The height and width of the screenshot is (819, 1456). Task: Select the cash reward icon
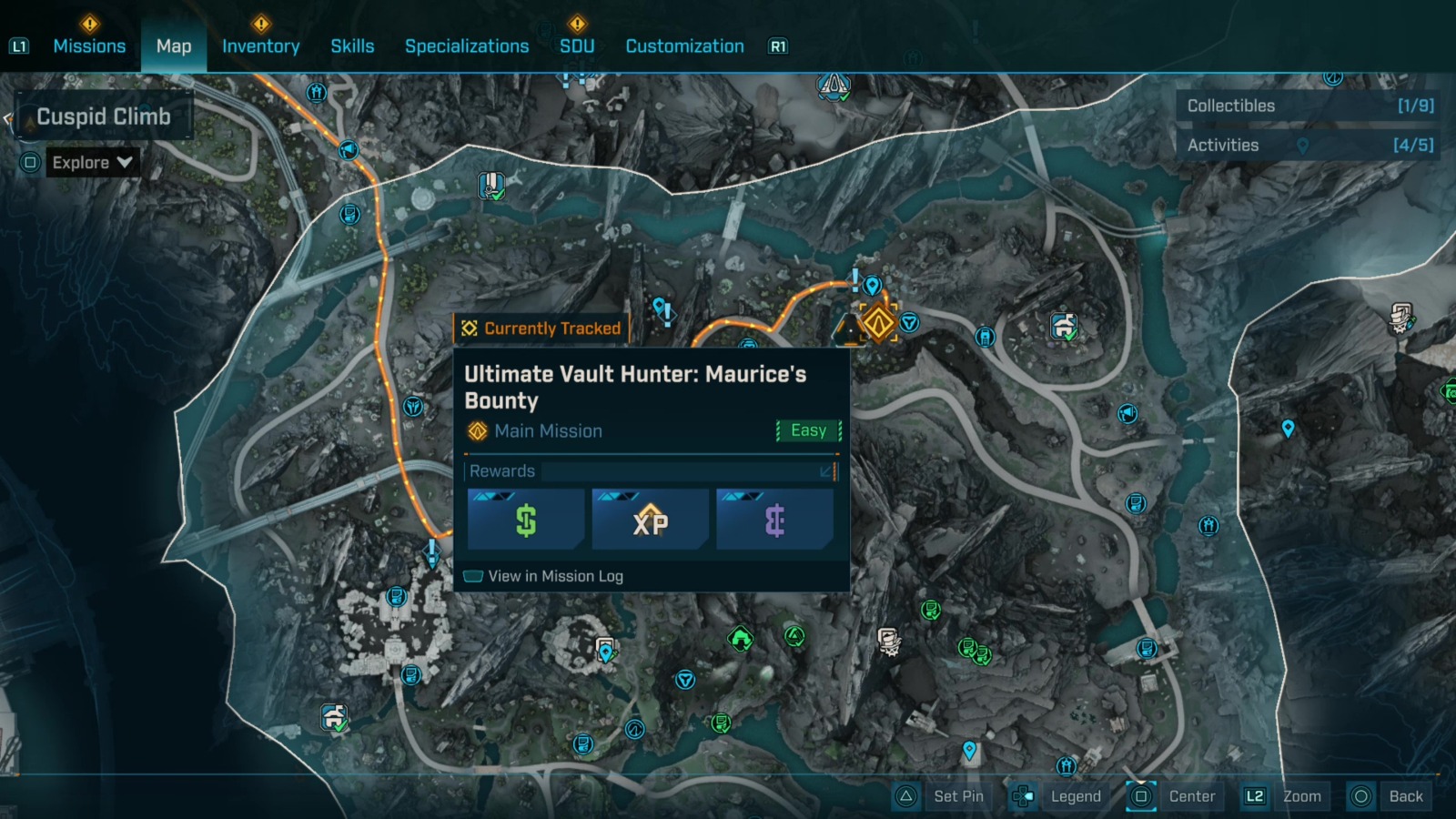525,520
